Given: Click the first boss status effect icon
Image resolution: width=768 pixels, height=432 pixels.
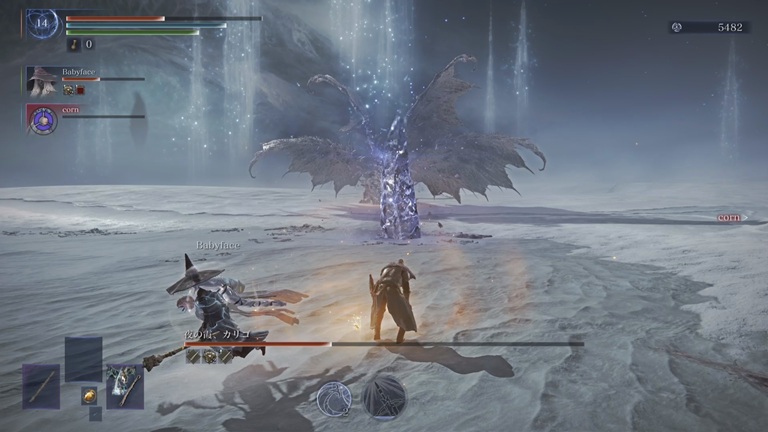Looking at the screenshot, I should pyautogui.click(x=193, y=356).
